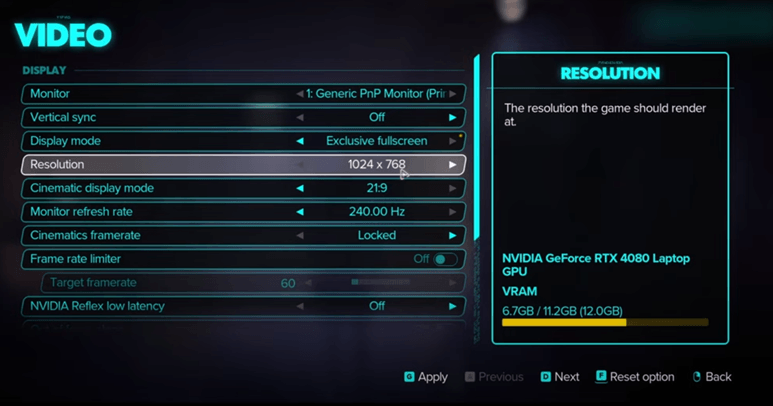This screenshot has width=773, height=406.
Task: Go to the Next settings page
Action: pyautogui.click(x=560, y=377)
